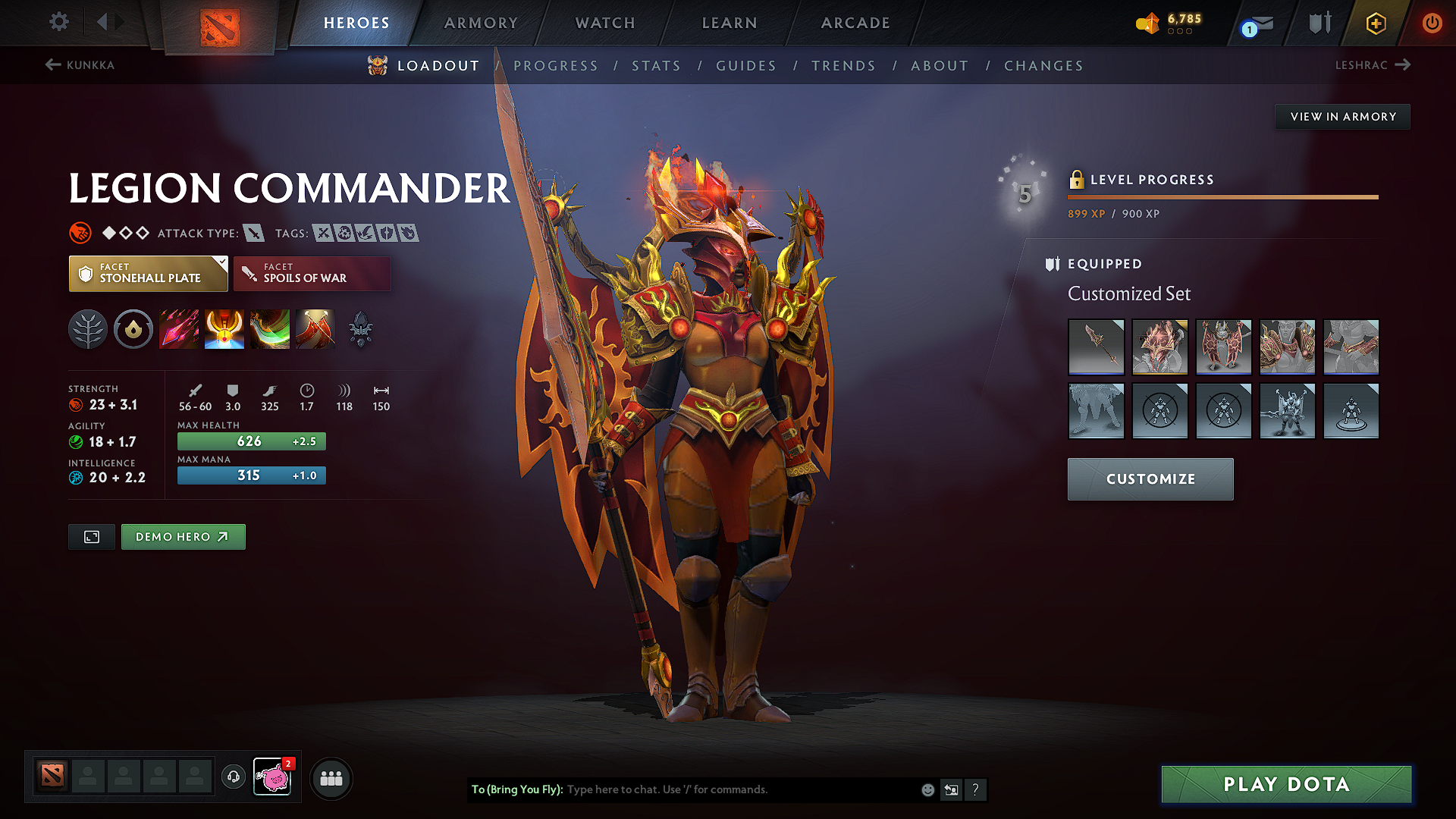This screenshot has height=819, width=1456.
Task: Go to next hero Leshrac
Action: click(x=1374, y=65)
